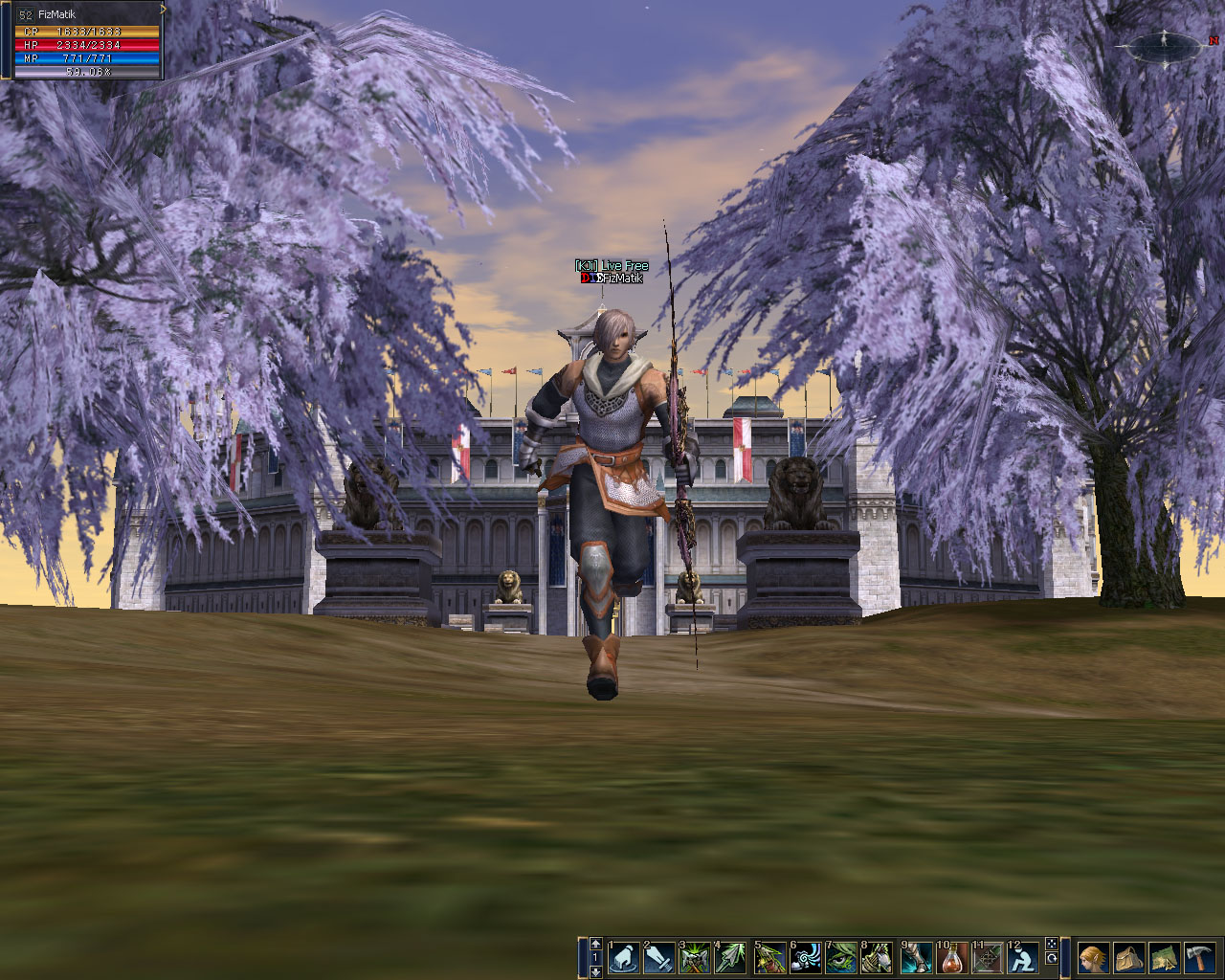Select the crossed-grid icon in slot 11
The width and height of the screenshot is (1225, 980).
988,958
